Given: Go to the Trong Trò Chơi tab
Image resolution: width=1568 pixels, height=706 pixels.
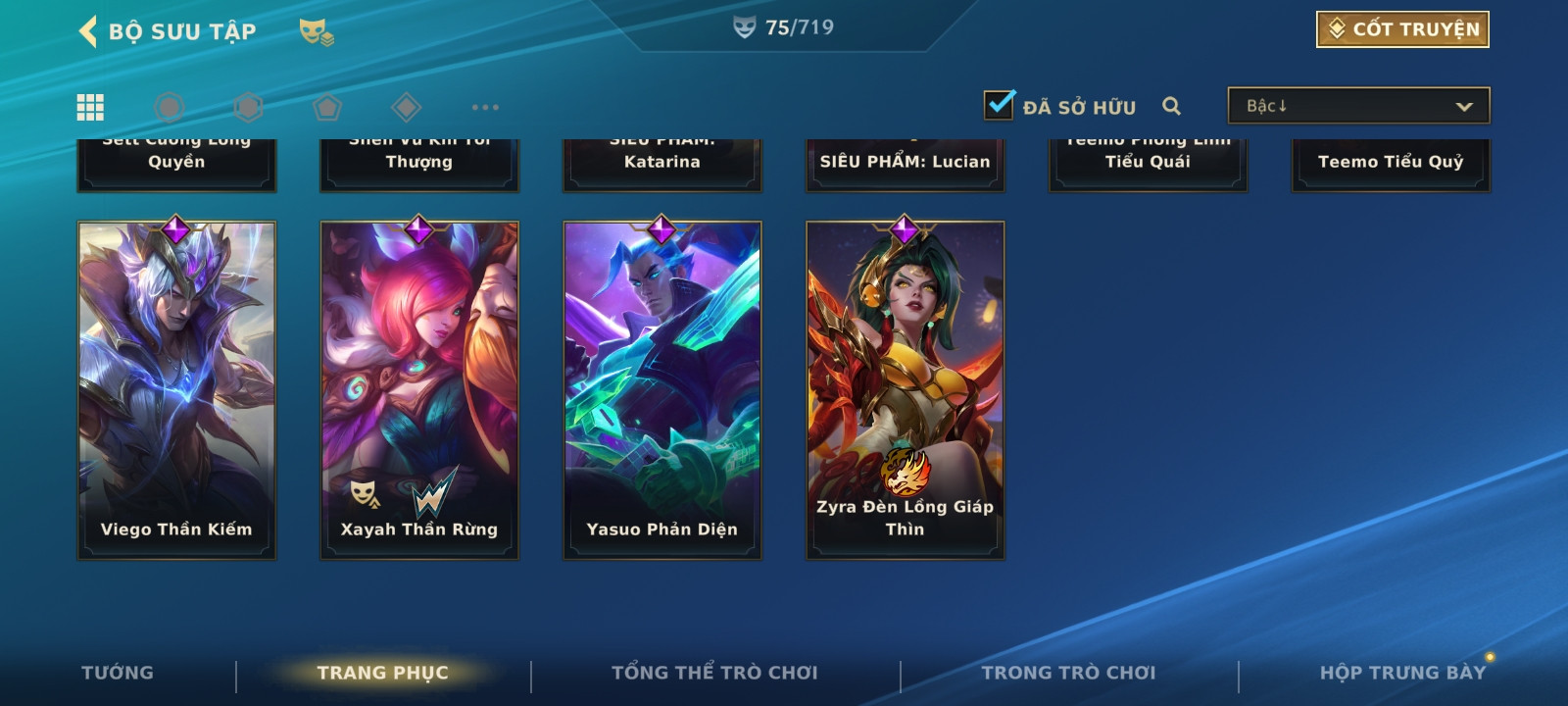Looking at the screenshot, I should pos(1068,673).
